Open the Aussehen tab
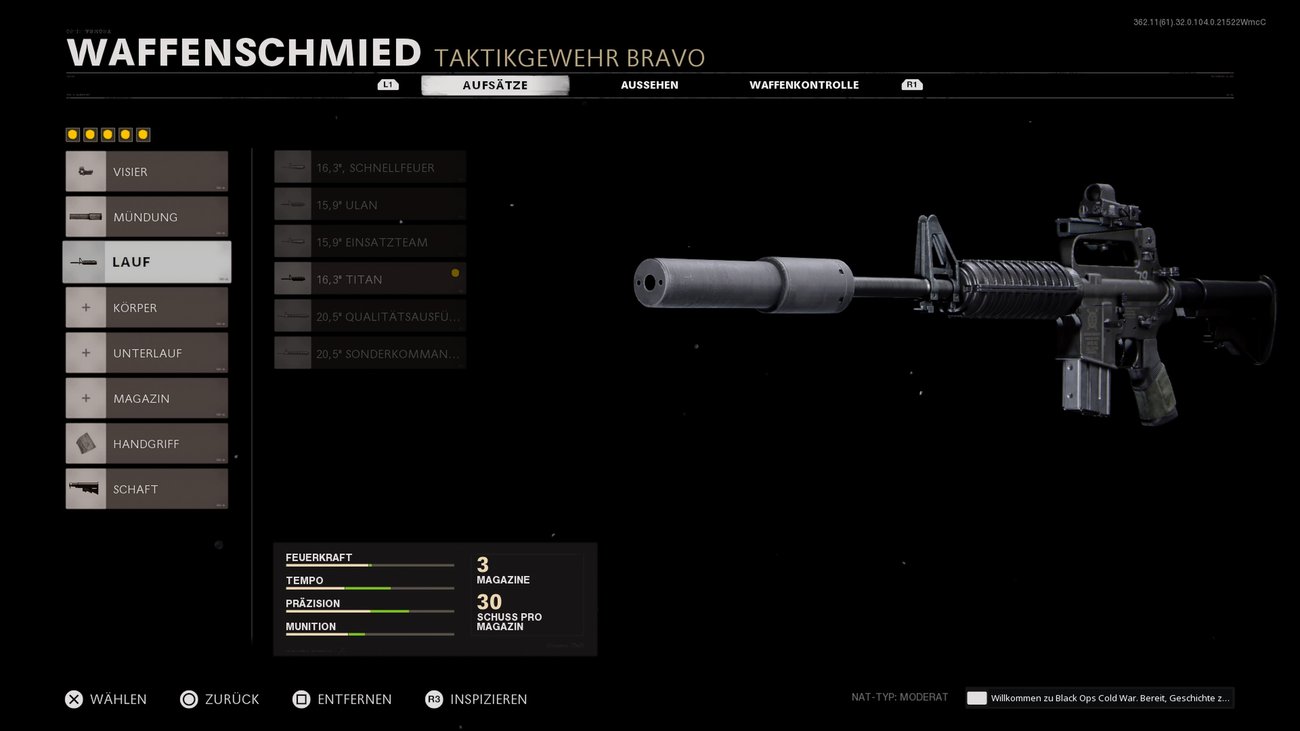This screenshot has width=1300, height=731. 649,85
